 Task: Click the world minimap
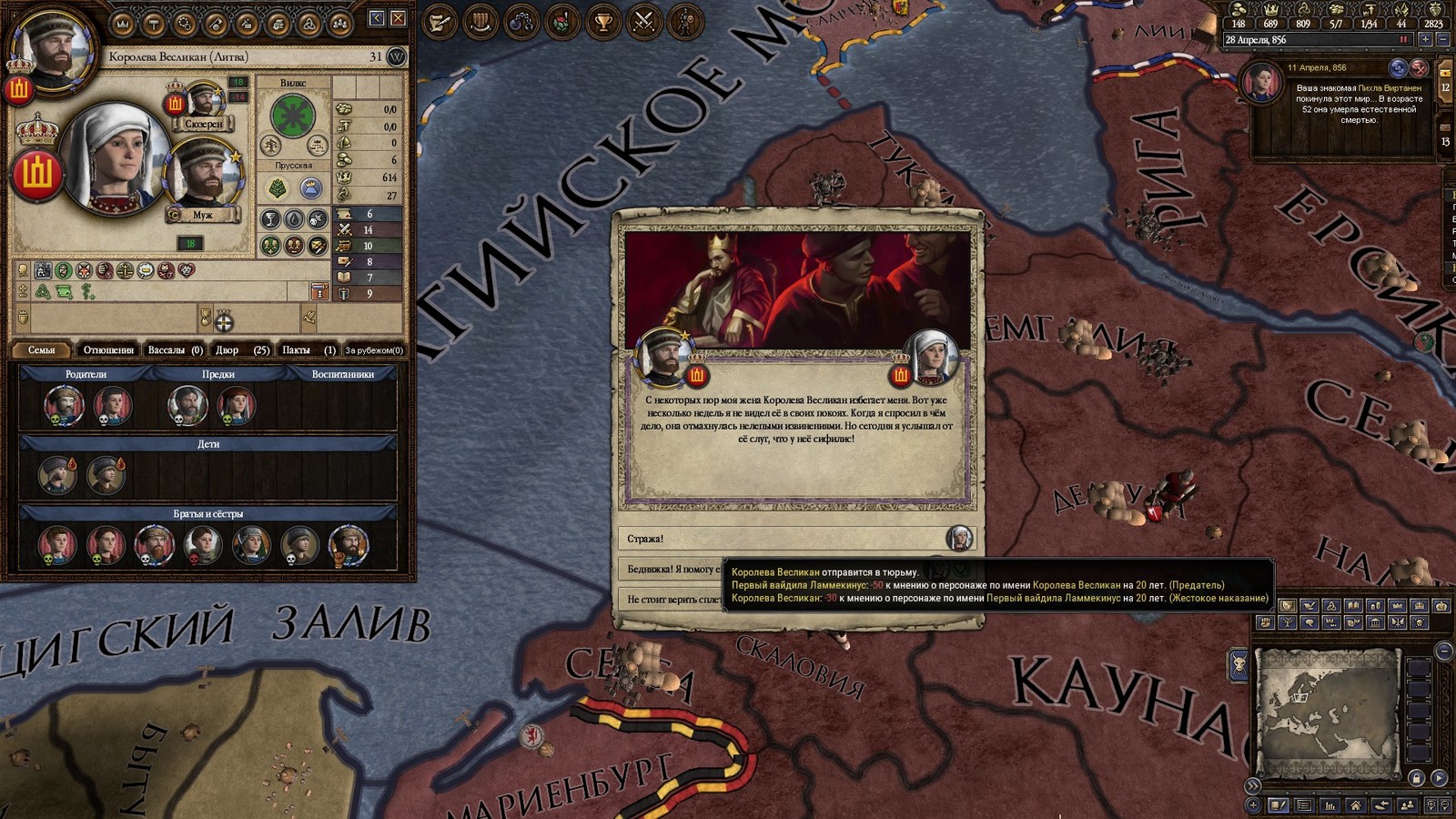click(x=1326, y=711)
